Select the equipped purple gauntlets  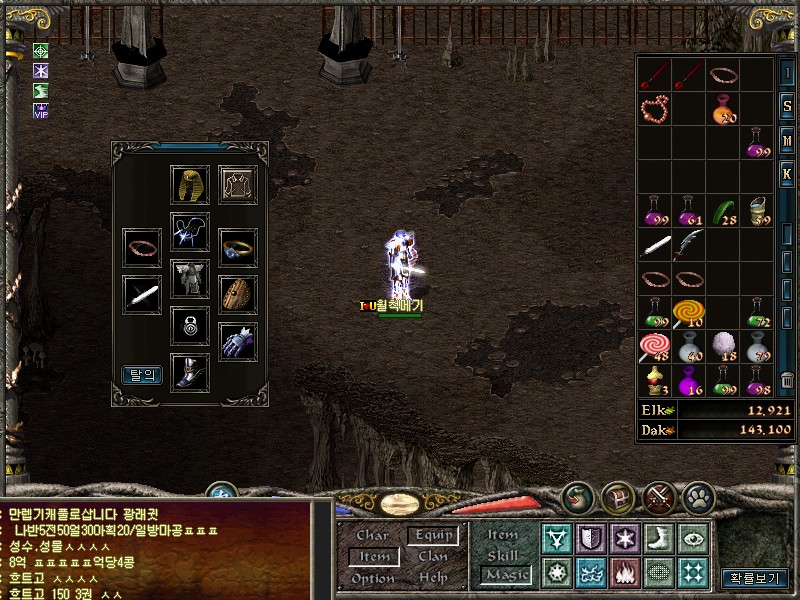pyautogui.click(x=238, y=340)
